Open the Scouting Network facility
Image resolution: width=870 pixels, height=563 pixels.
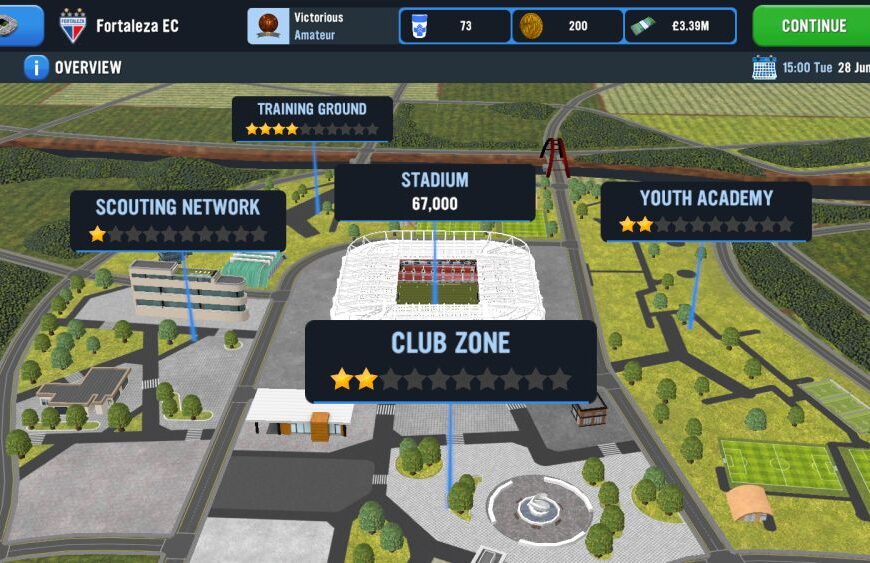pyautogui.click(x=178, y=220)
